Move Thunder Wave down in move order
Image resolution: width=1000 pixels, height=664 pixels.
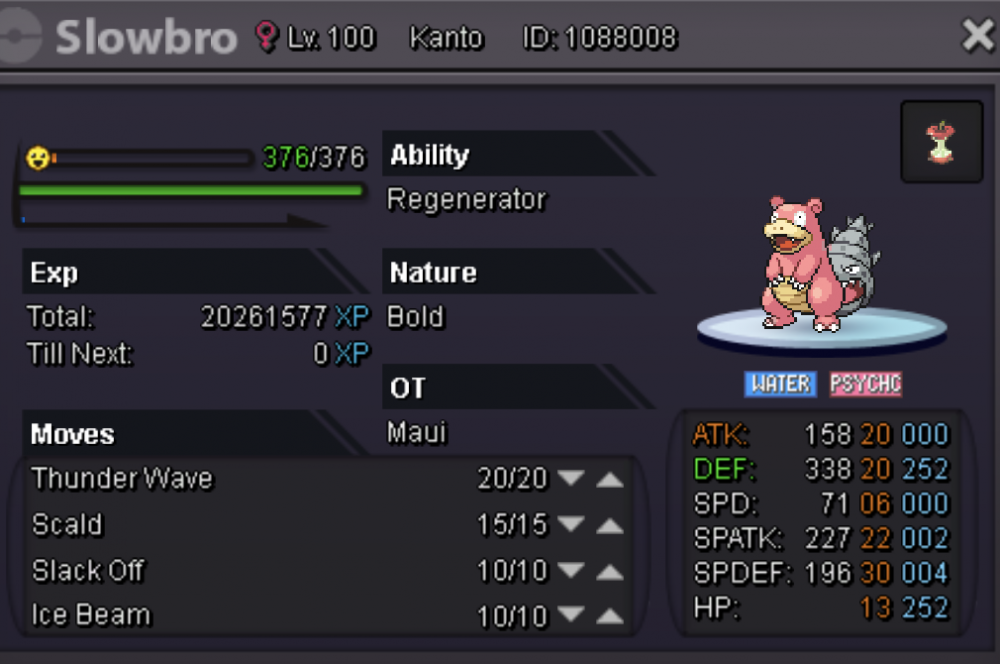point(571,479)
